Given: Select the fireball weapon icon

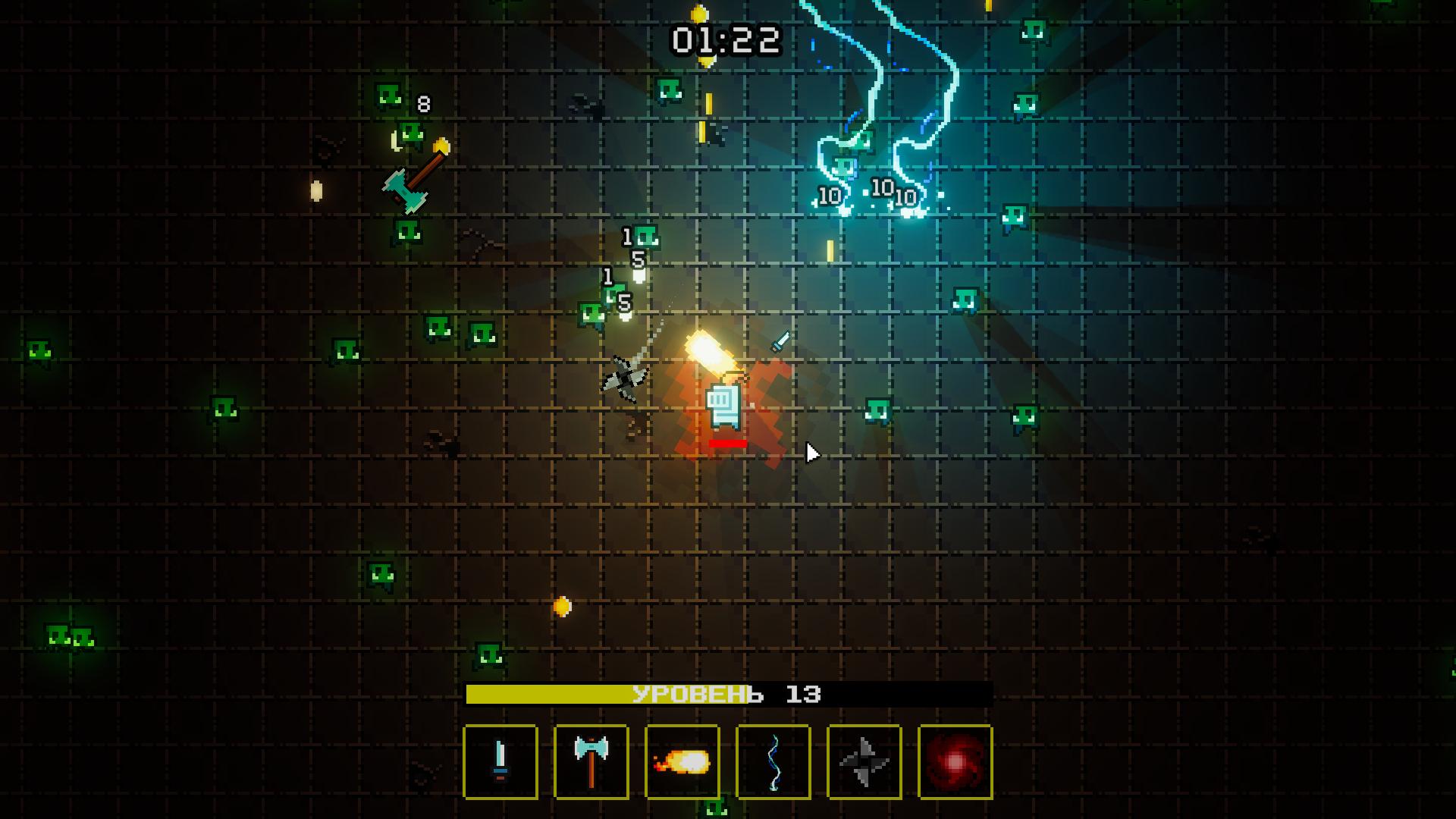Looking at the screenshot, I should [682, 761].
